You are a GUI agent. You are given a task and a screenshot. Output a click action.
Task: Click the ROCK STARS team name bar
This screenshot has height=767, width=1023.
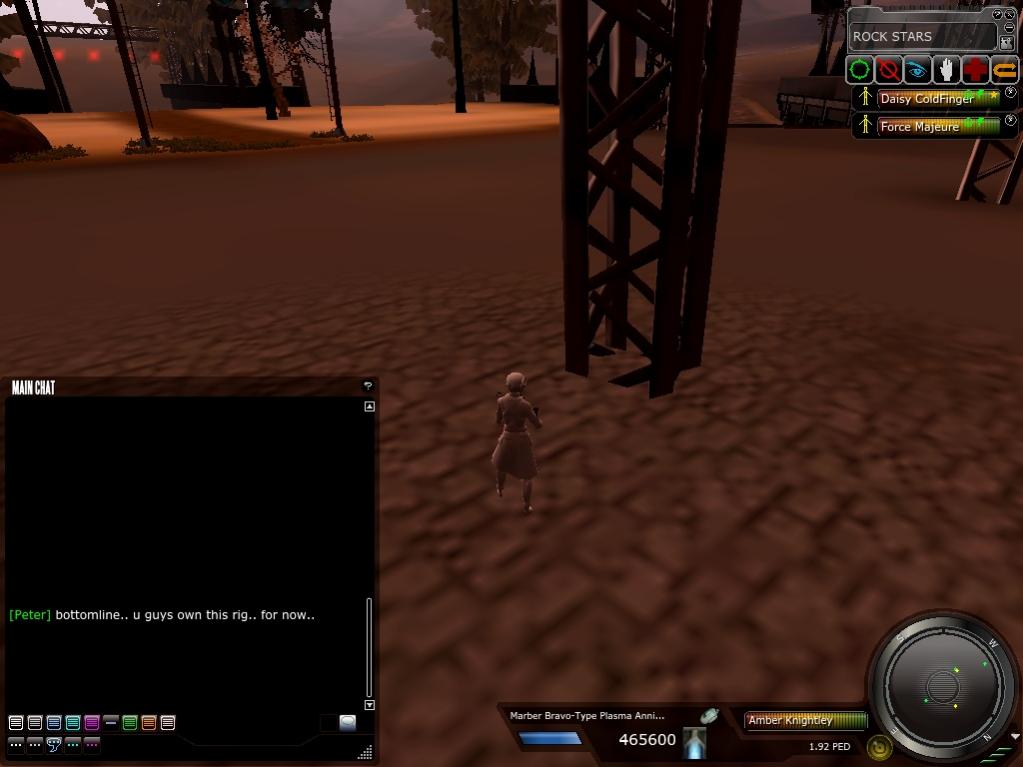(x=920, y=37)
